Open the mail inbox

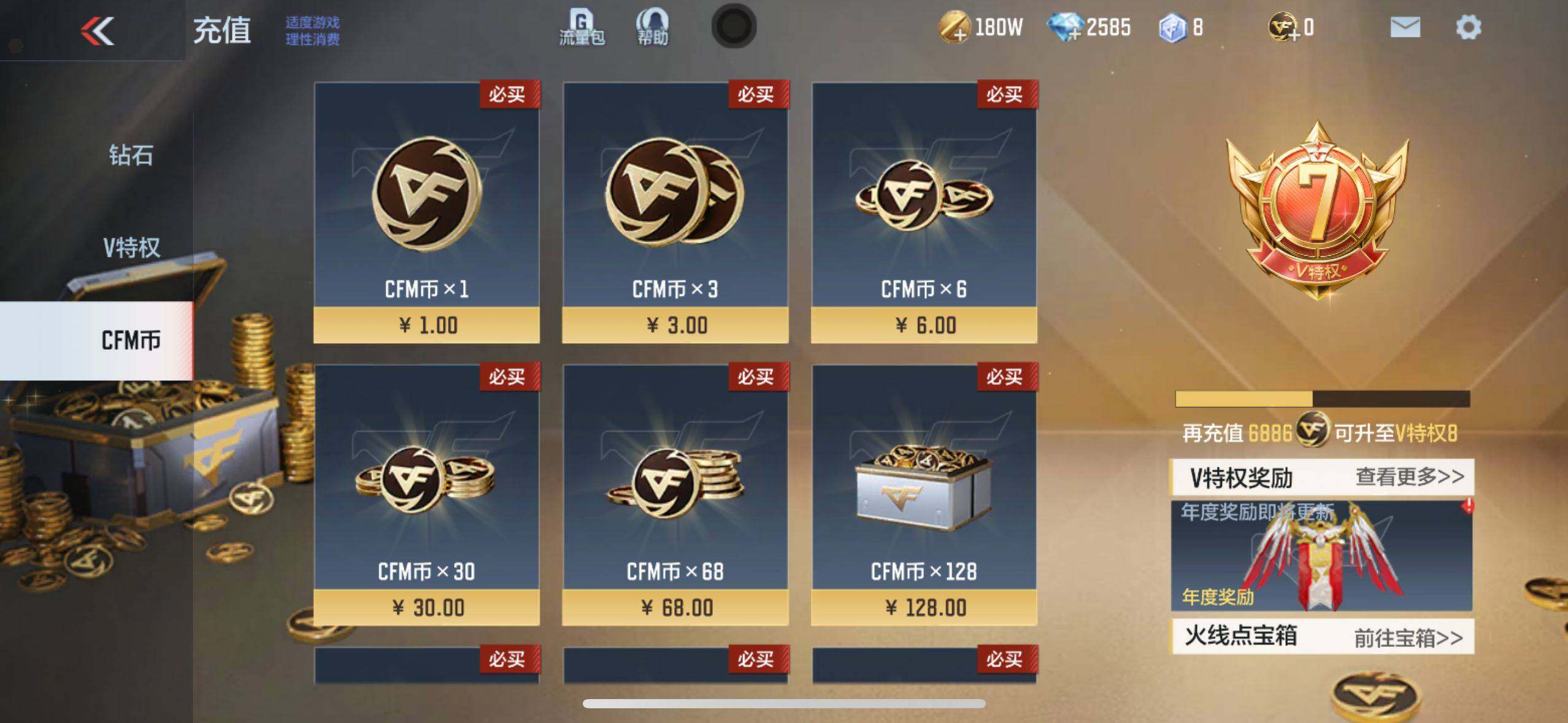pyautogui.click(x=1405, y=28)
